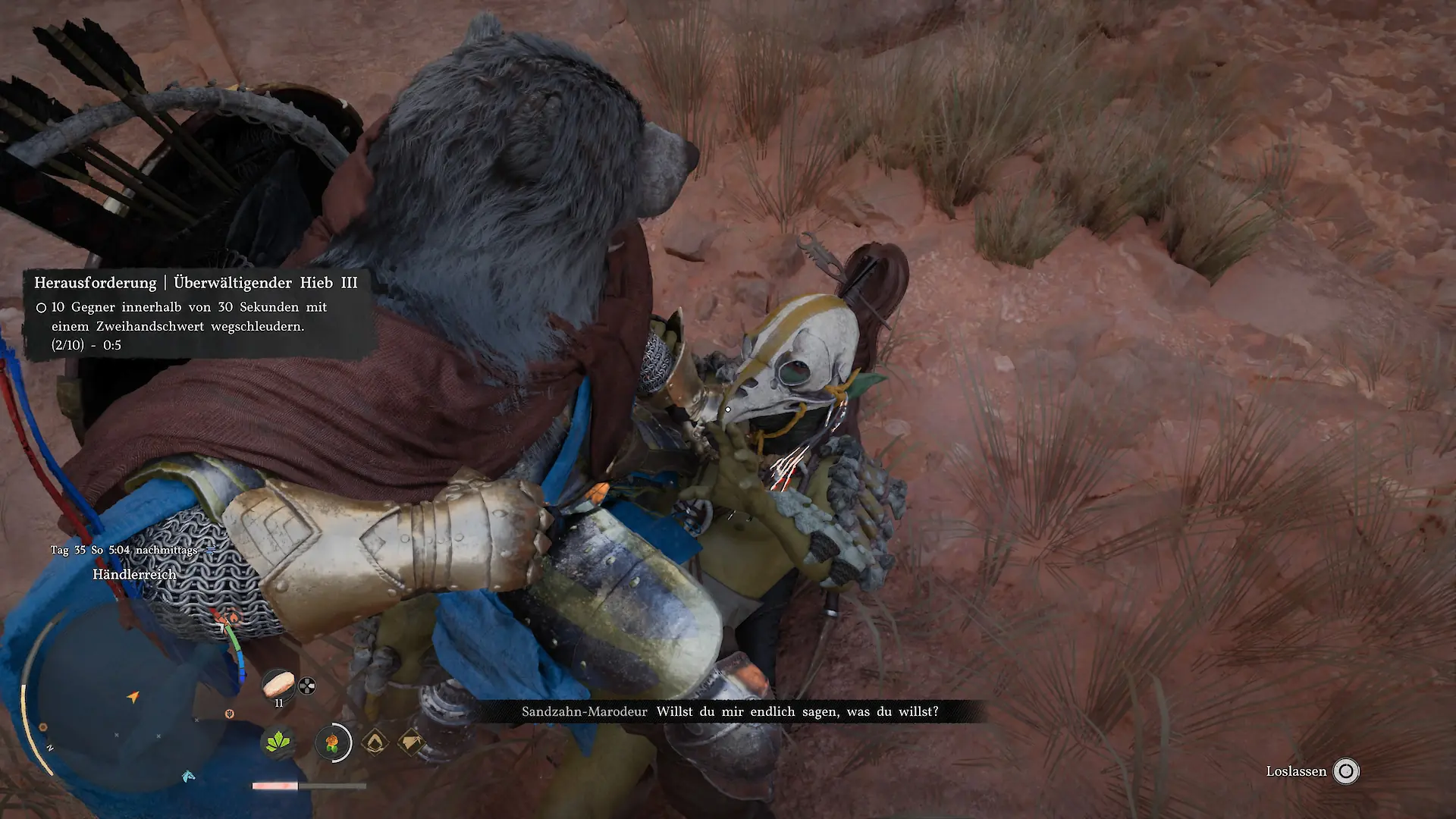Click the hooded figure diamond icon
The image size is (1456, 819).
373,743
